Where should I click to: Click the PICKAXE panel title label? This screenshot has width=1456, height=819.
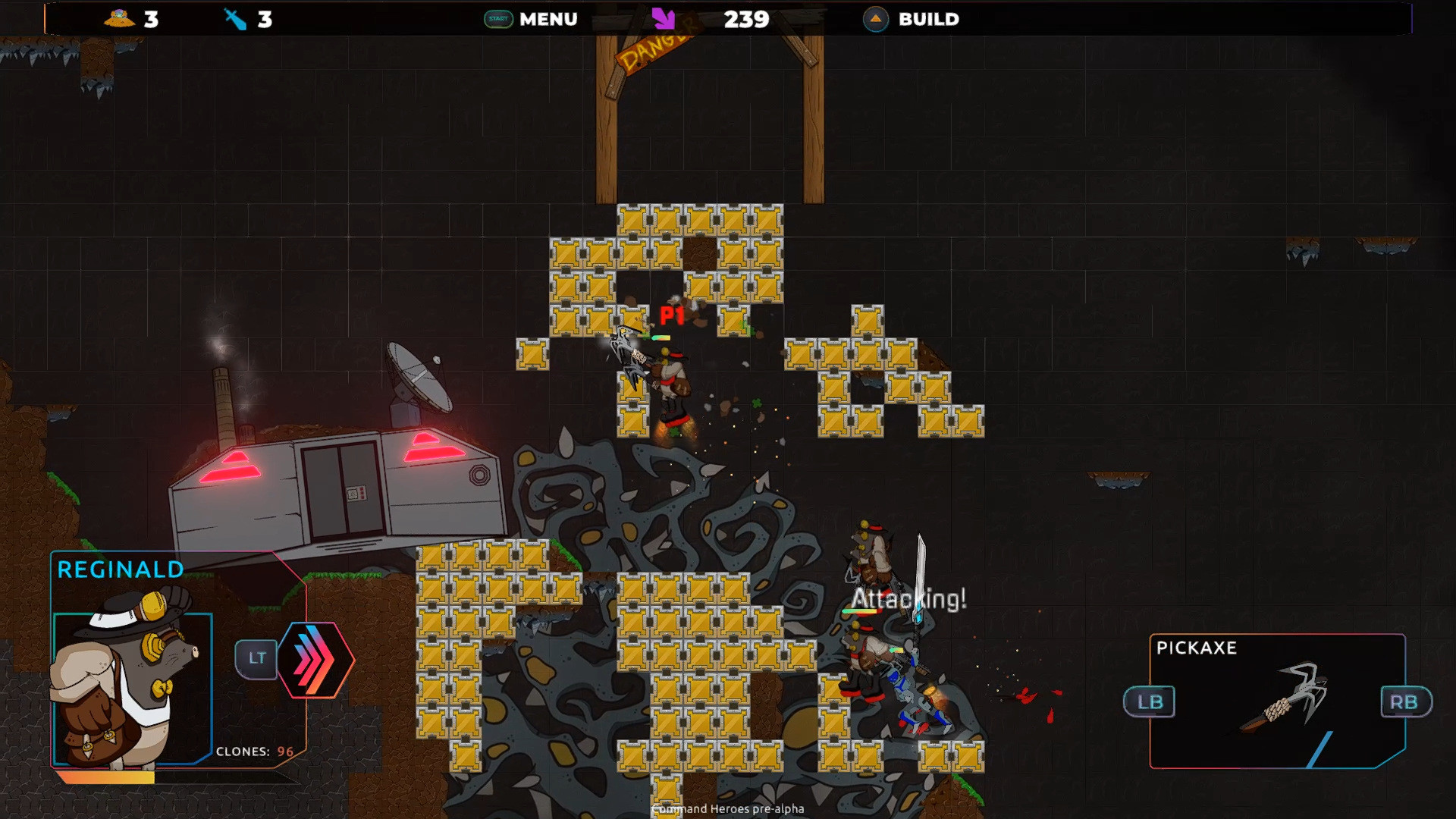tap(1196, 648)
